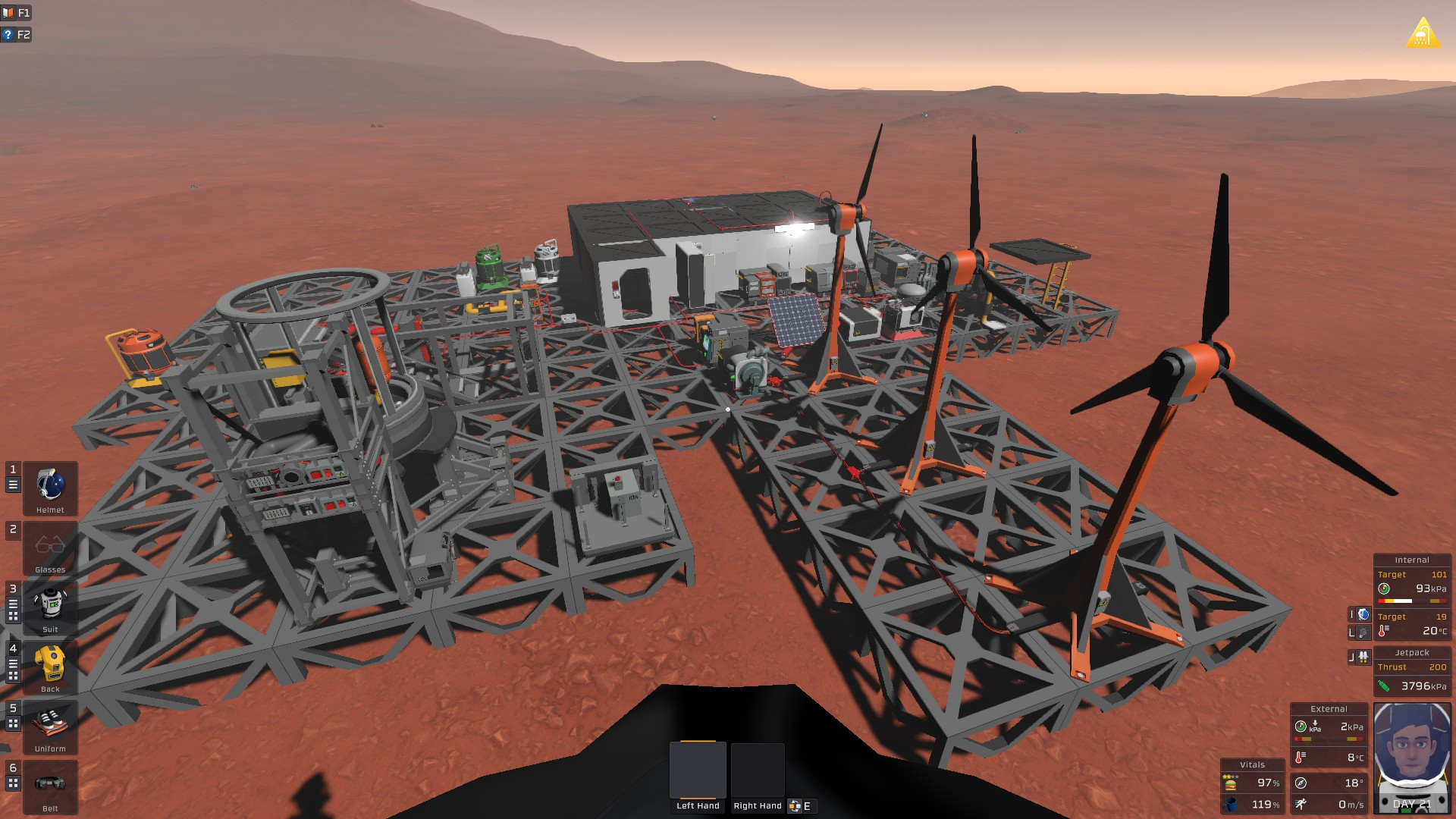
Task: Toggle the helmet visor button
Action: pyautogui.click(x=1363, y=614)
